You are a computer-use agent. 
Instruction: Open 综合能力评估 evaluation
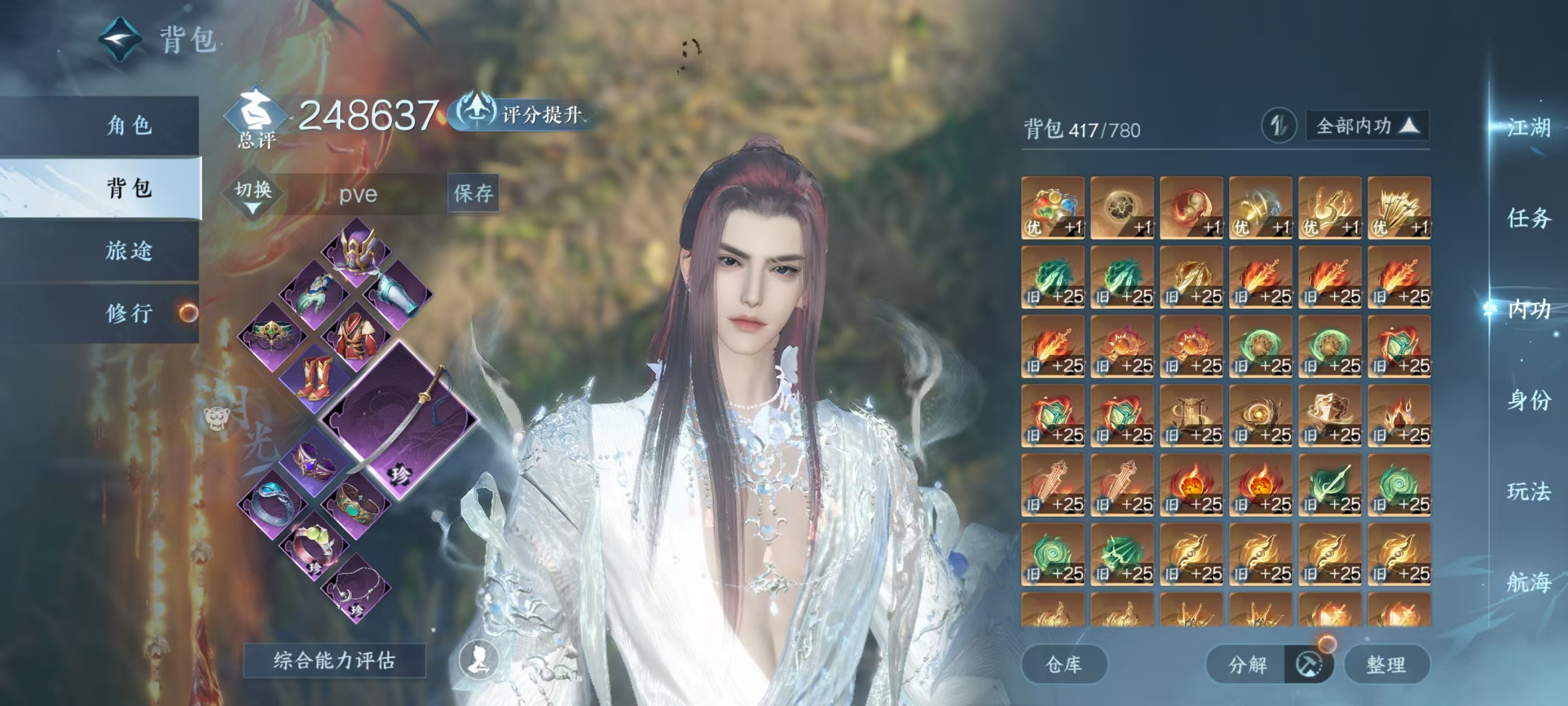pos(334,660)
